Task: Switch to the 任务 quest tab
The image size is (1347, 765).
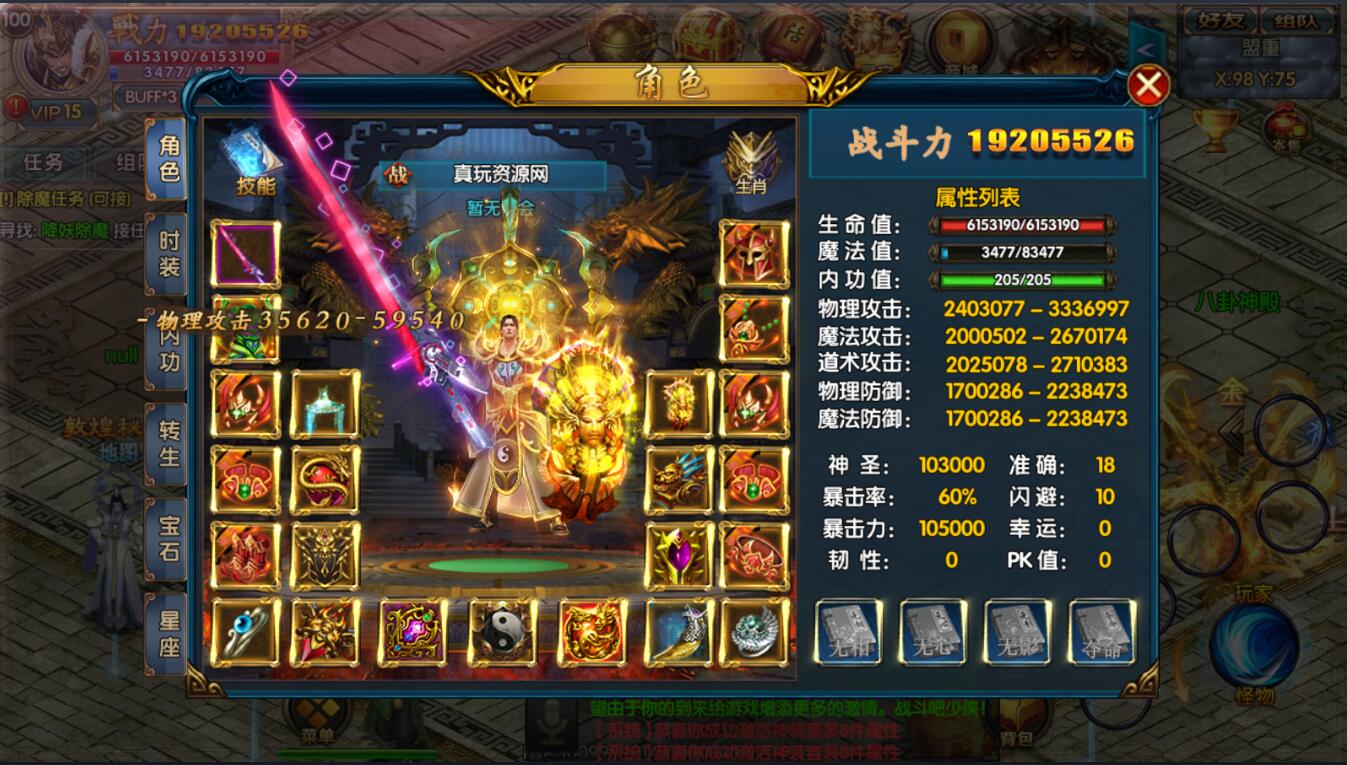Action: pos(43,162)
